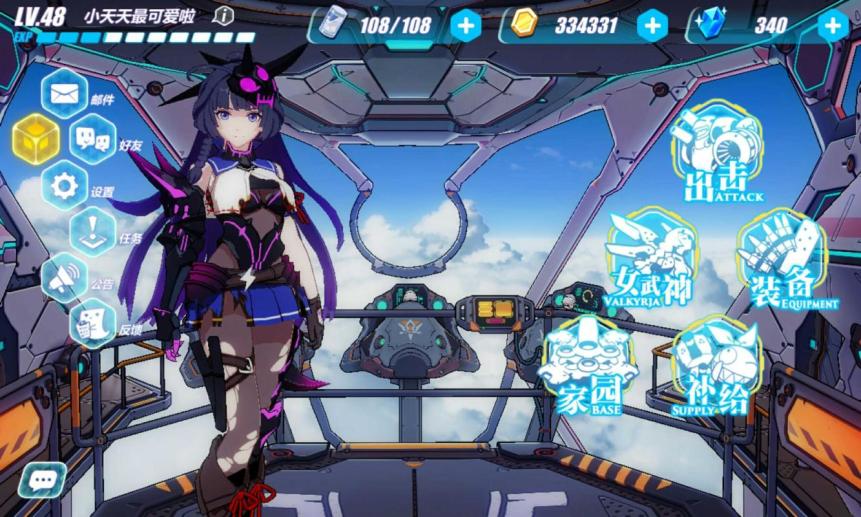Open the feedback (反馈) icon
This screenshot has width=861, height=517.
click(93, 323)
